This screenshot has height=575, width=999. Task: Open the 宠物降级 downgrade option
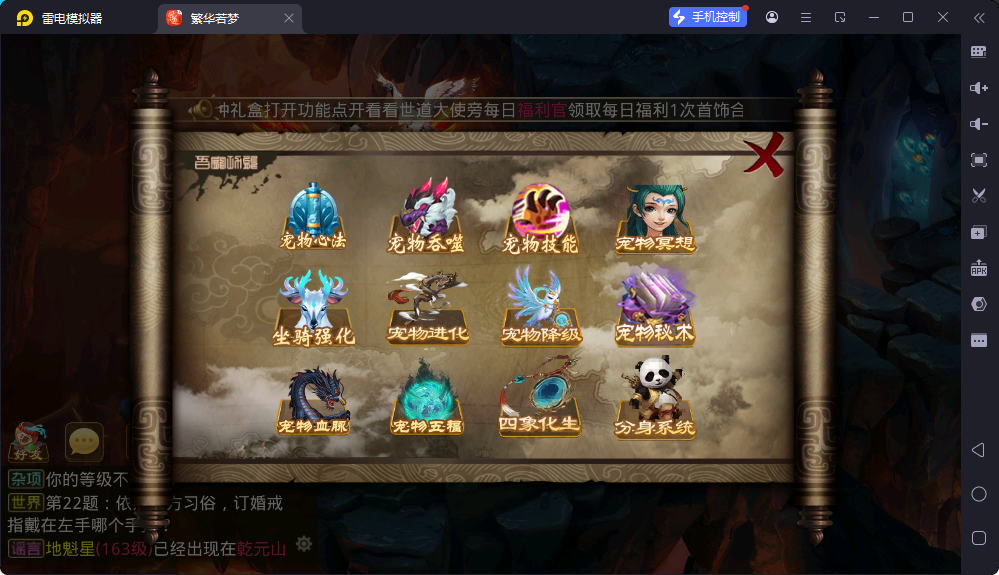[540, 308]
